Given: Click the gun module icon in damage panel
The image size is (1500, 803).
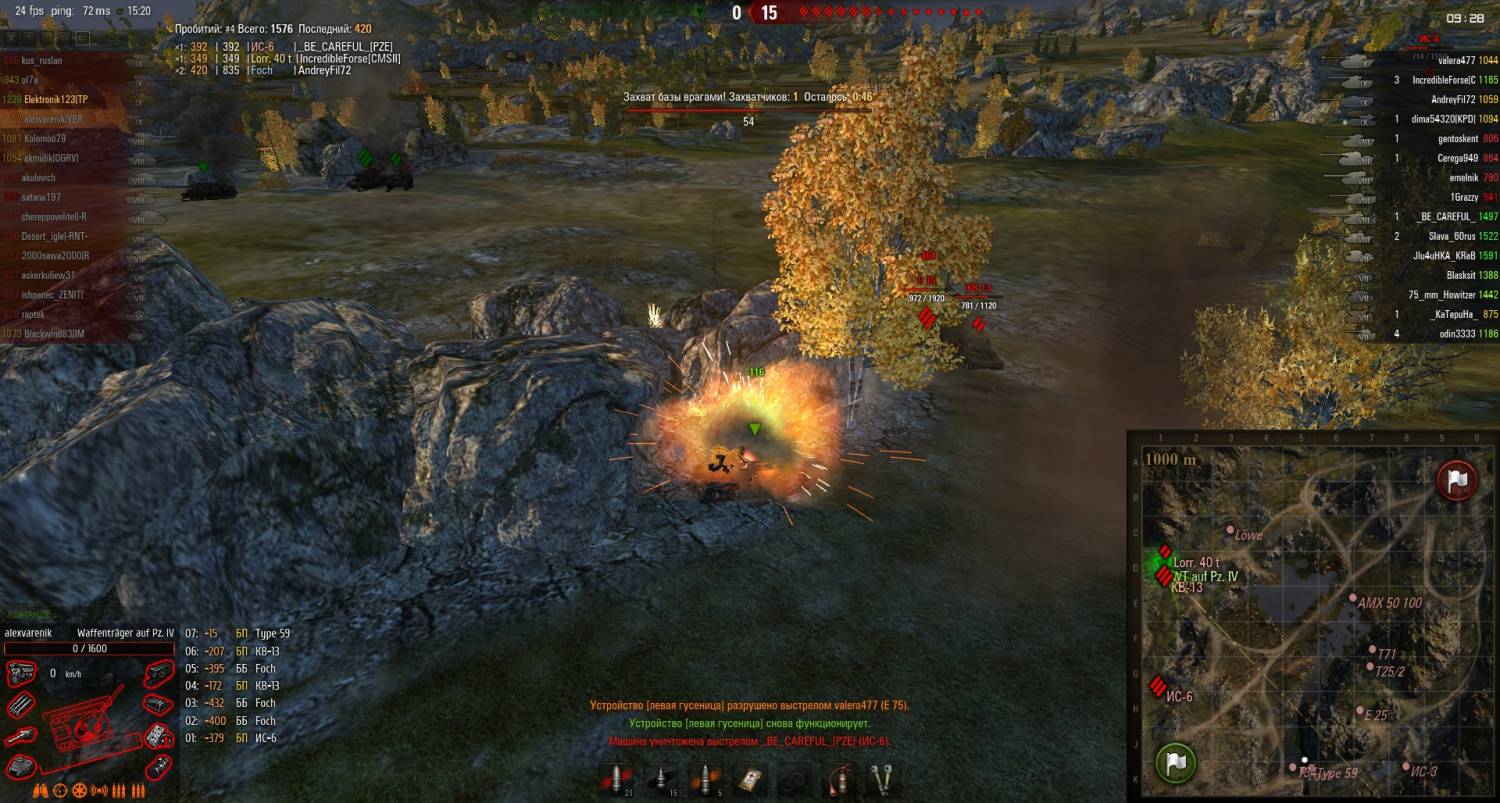Looking at the screenshot, I should coord(22,737).
